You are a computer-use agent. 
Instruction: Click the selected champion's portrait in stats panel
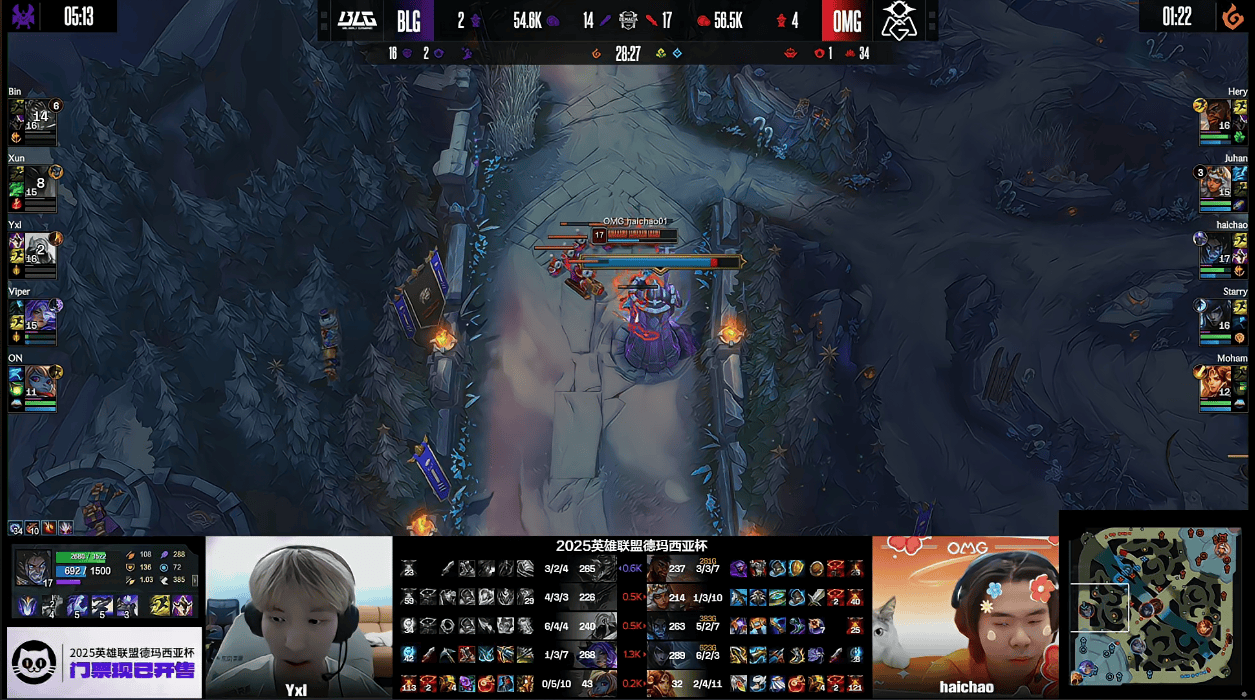[x=32, y=566]
